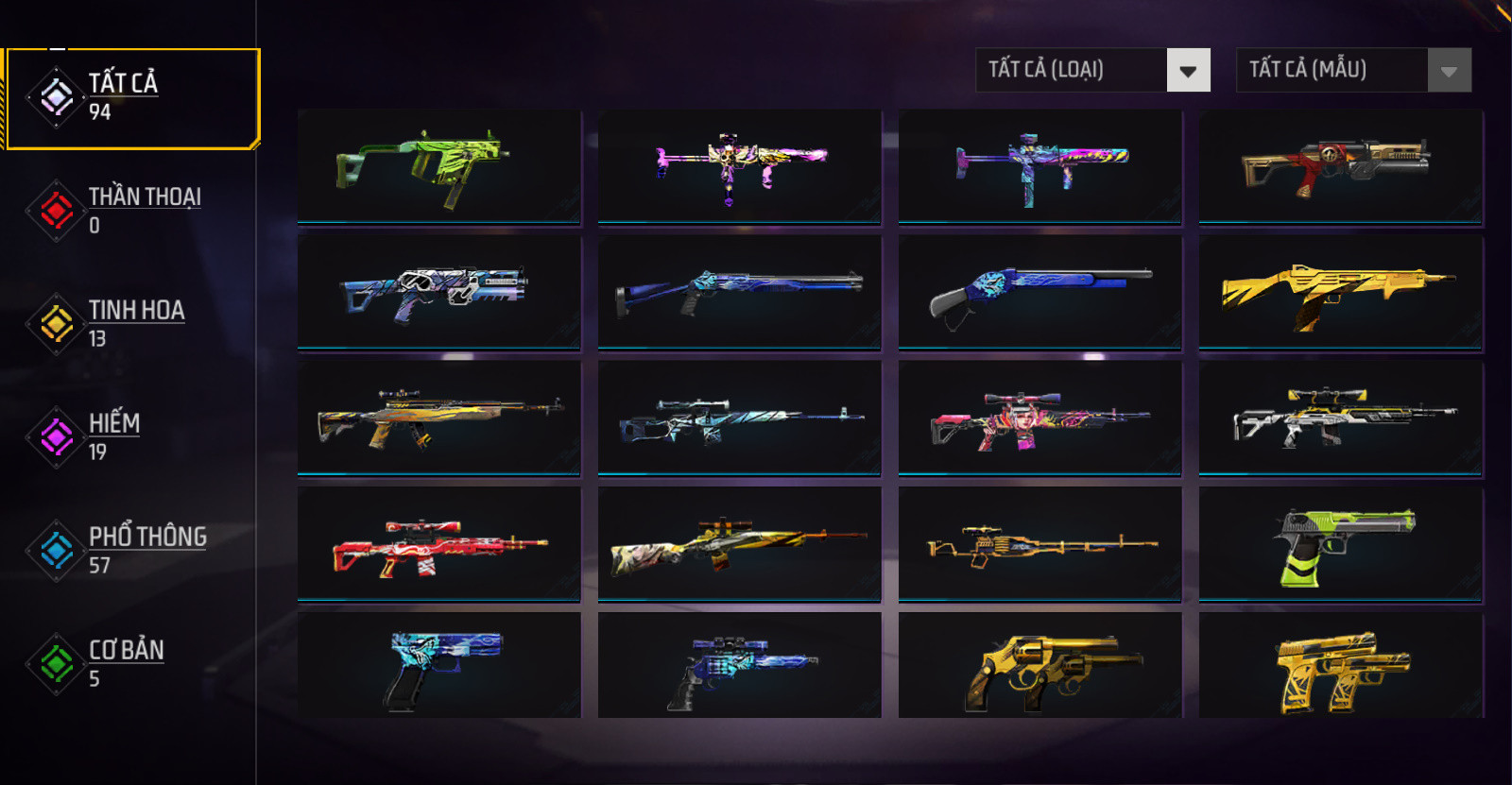Open the Tất Cả (Mẫu) dropdown
The width and height of the screenshot is (1512, 785).
click(1353, 70)
